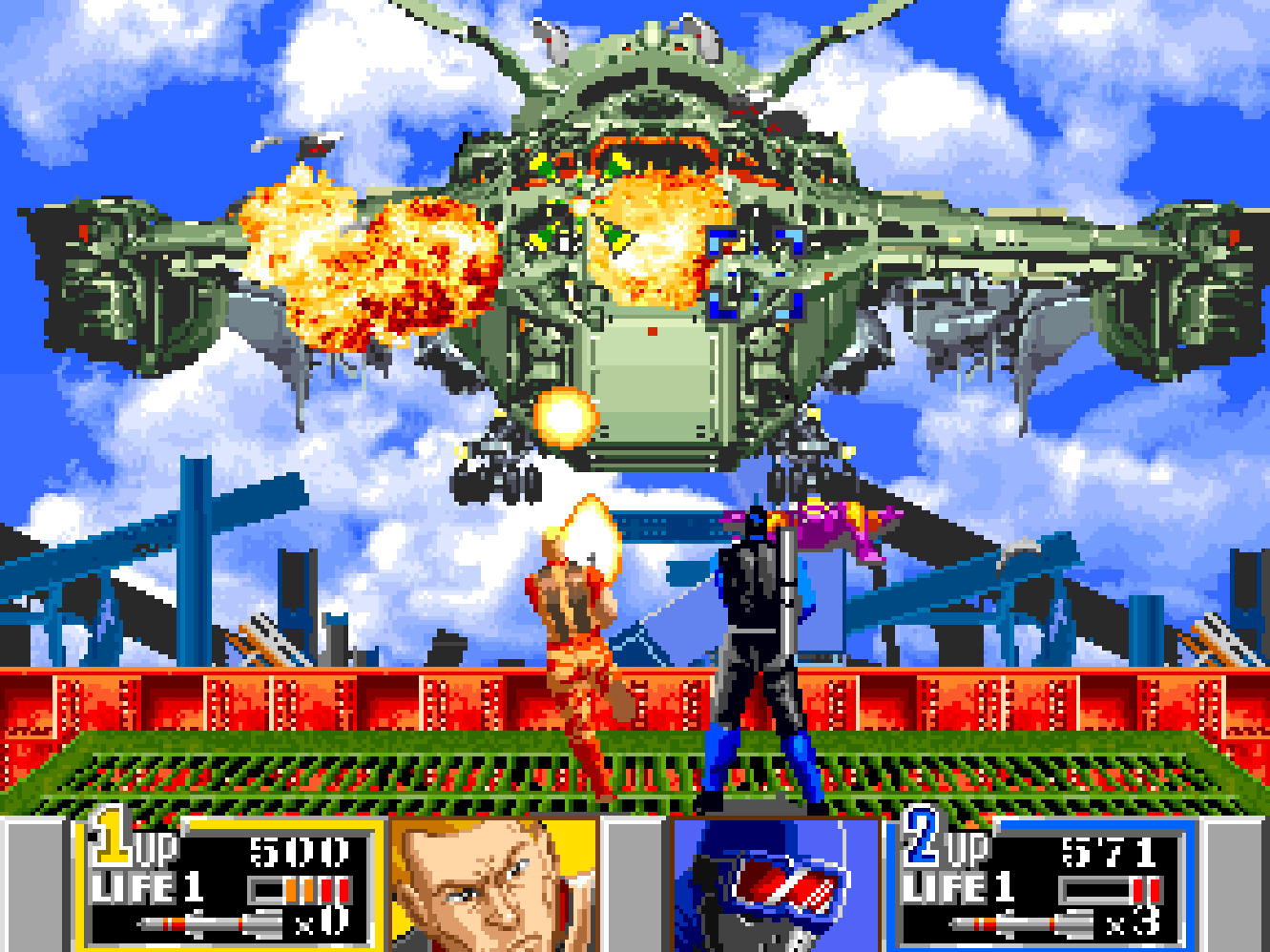The width and height of the screenshot is (1270, 952).
Task: Select the masked player two portrait
Action: tap(775, 885)
